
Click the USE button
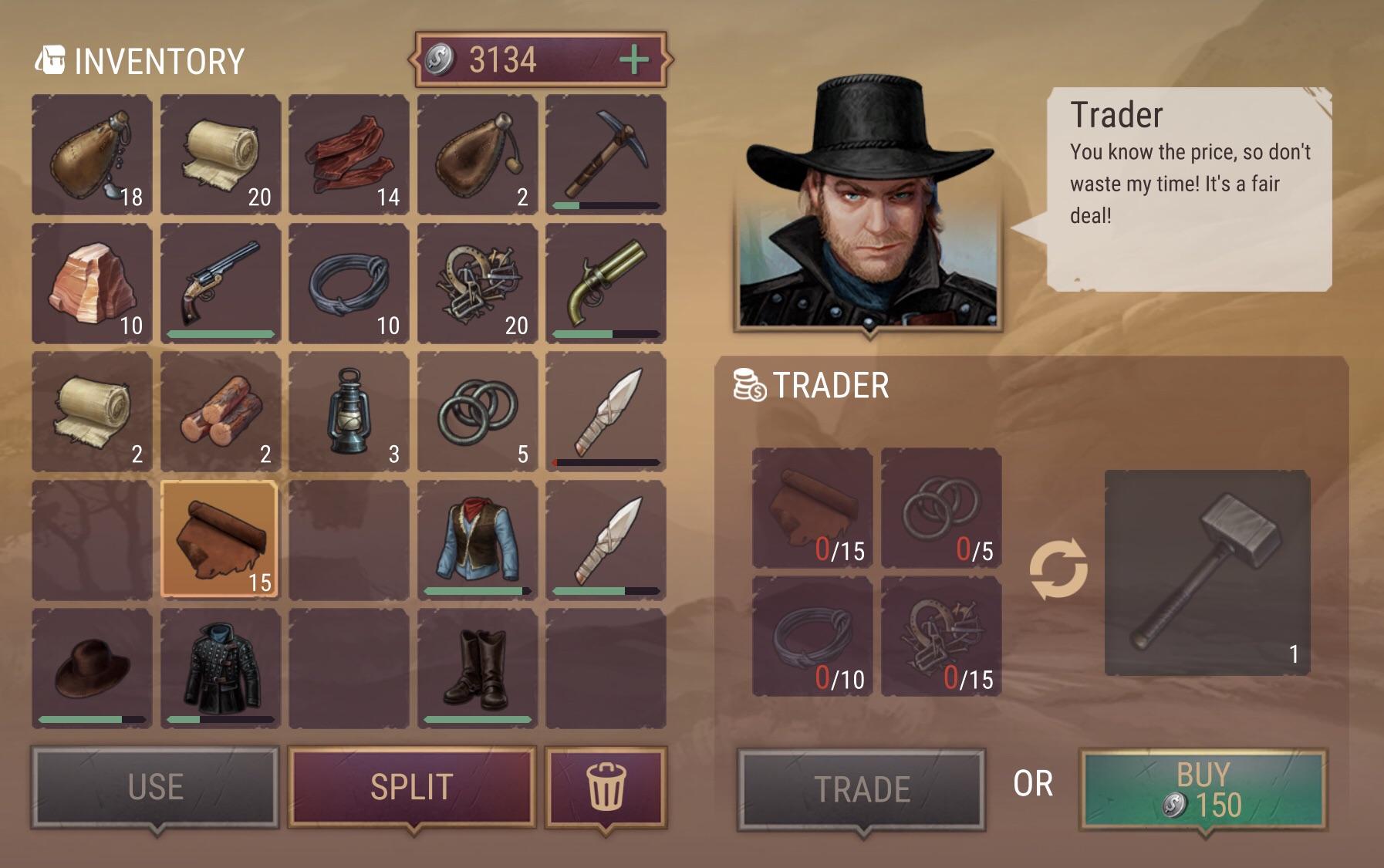[x=155, y=787]
